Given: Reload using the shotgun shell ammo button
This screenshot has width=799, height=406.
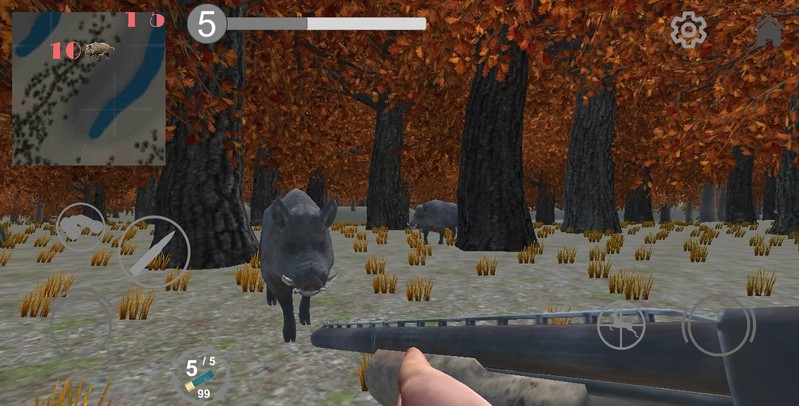Looking at the screenshot, I should click(198, 374).
